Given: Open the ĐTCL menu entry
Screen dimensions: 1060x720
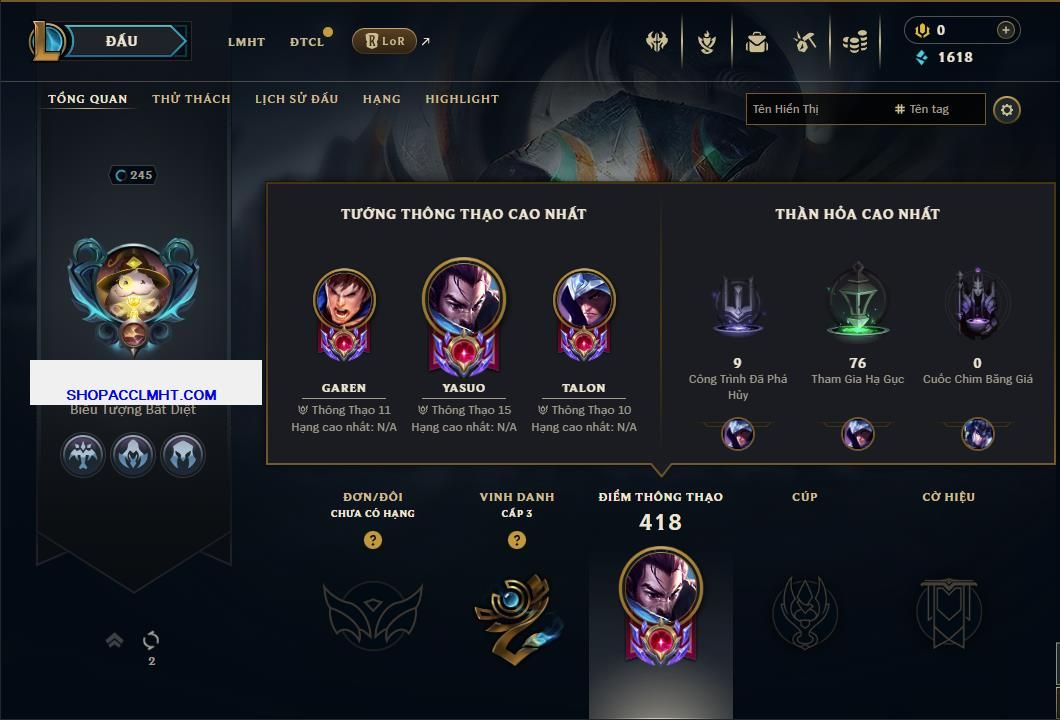Looking at the screenshot, I should pyautogui.click(x=307, y=42).
